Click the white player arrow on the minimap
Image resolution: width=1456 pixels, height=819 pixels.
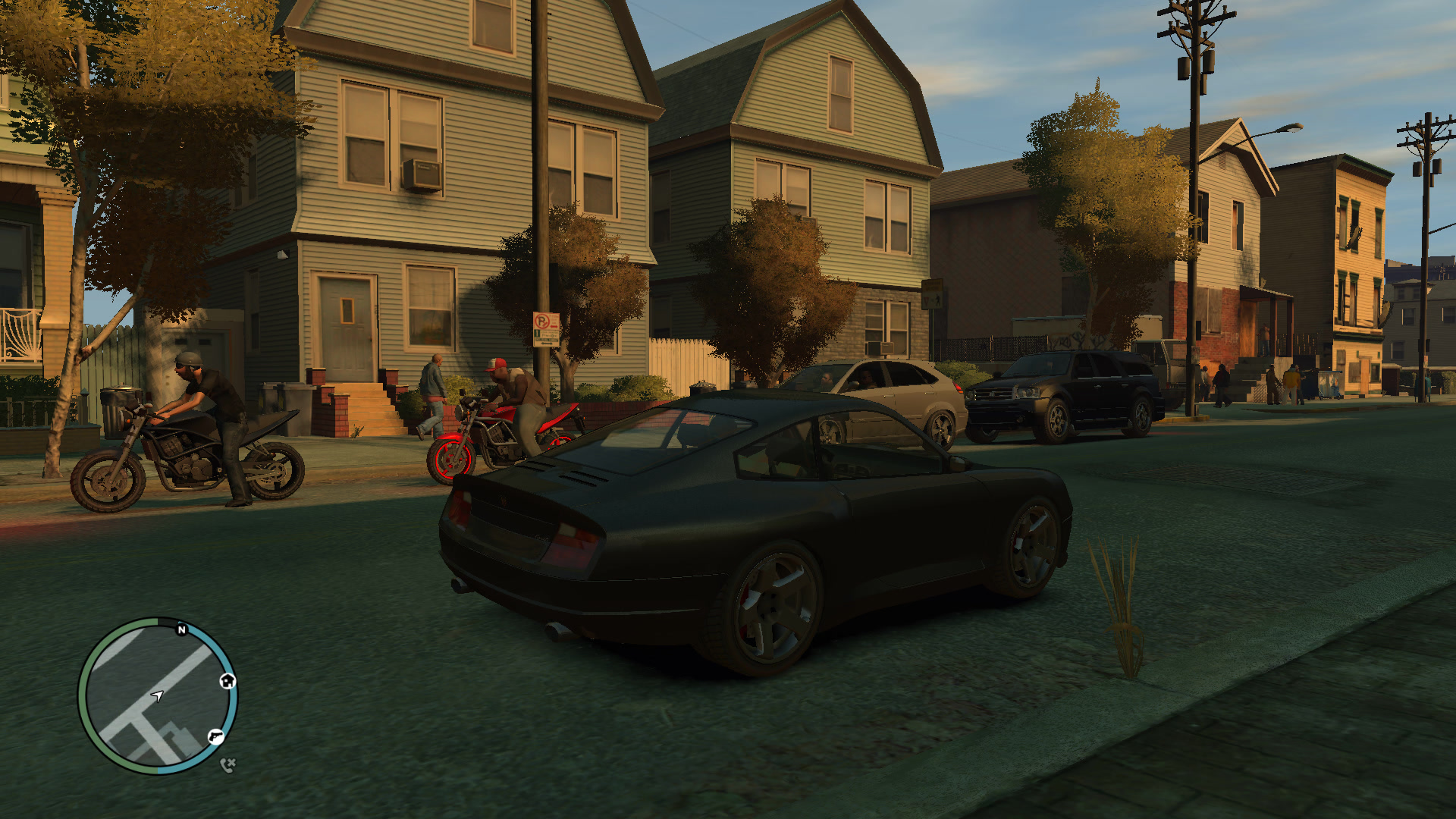point(157,695)
